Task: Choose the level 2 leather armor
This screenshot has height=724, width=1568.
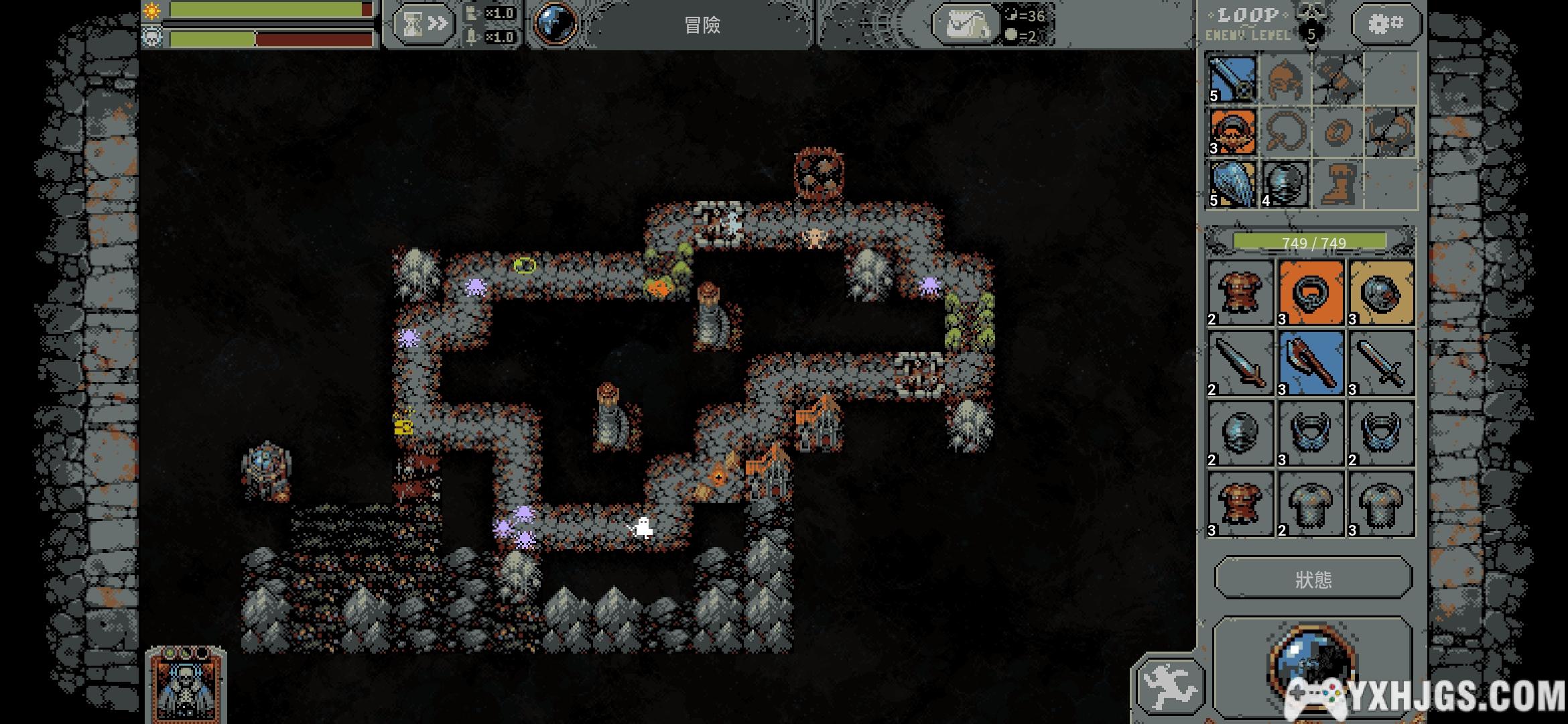Action: point(1240,293)
